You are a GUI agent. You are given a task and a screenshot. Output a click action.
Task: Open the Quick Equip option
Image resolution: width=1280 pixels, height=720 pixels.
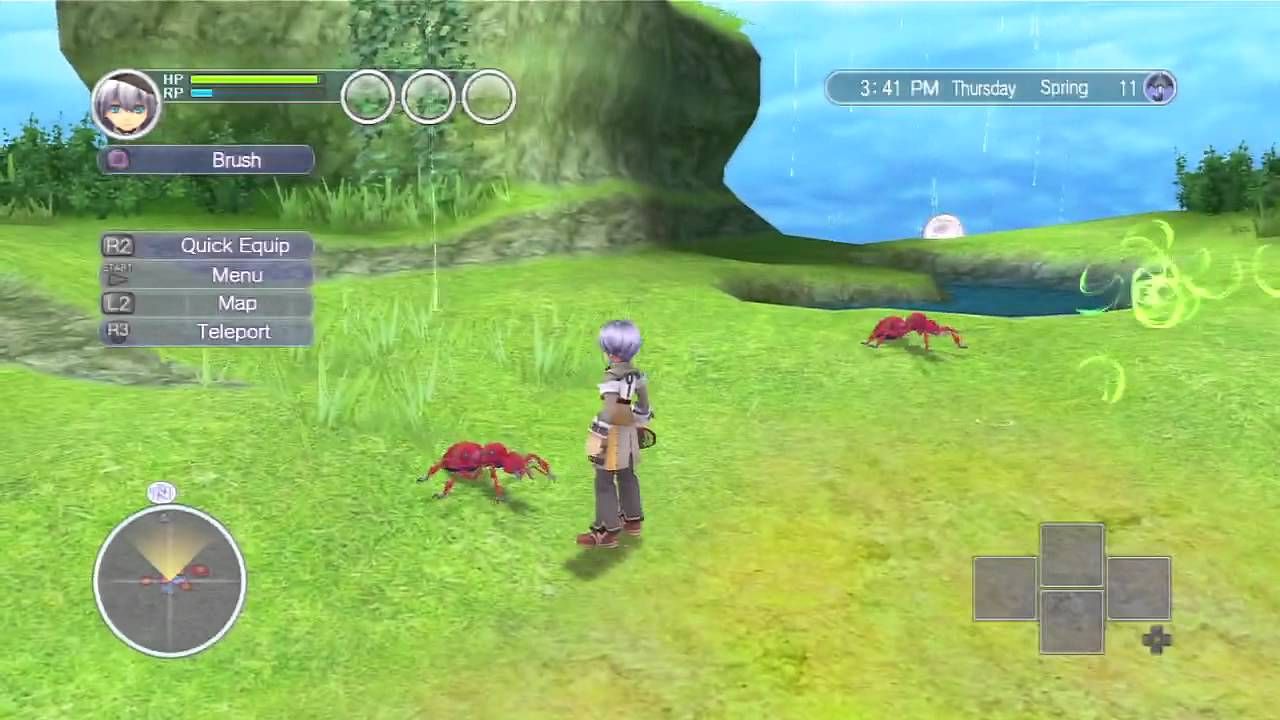point(208,246)
